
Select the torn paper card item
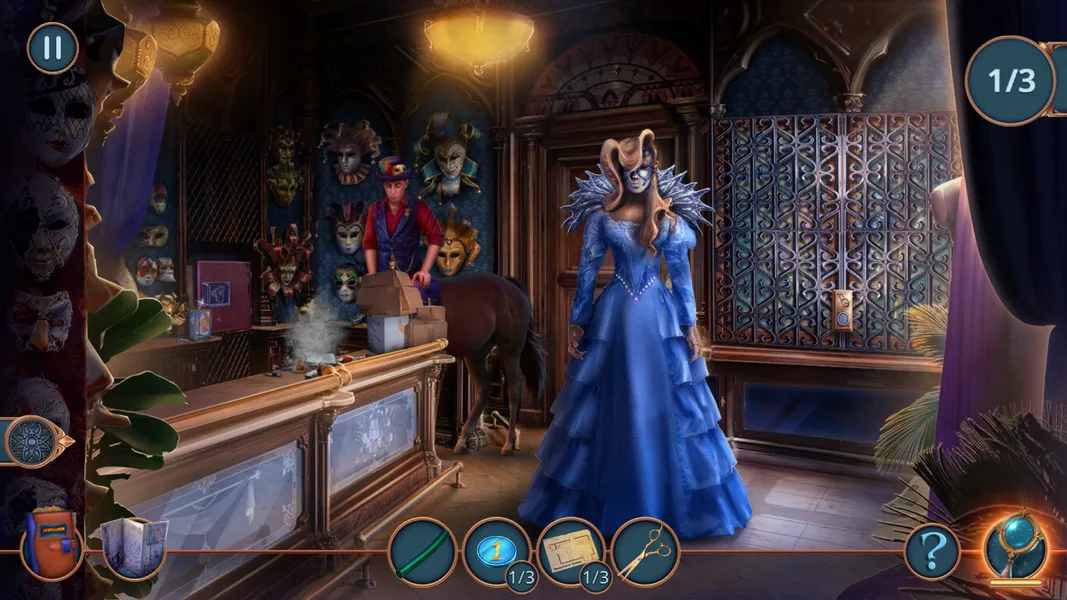click(571, 549)
